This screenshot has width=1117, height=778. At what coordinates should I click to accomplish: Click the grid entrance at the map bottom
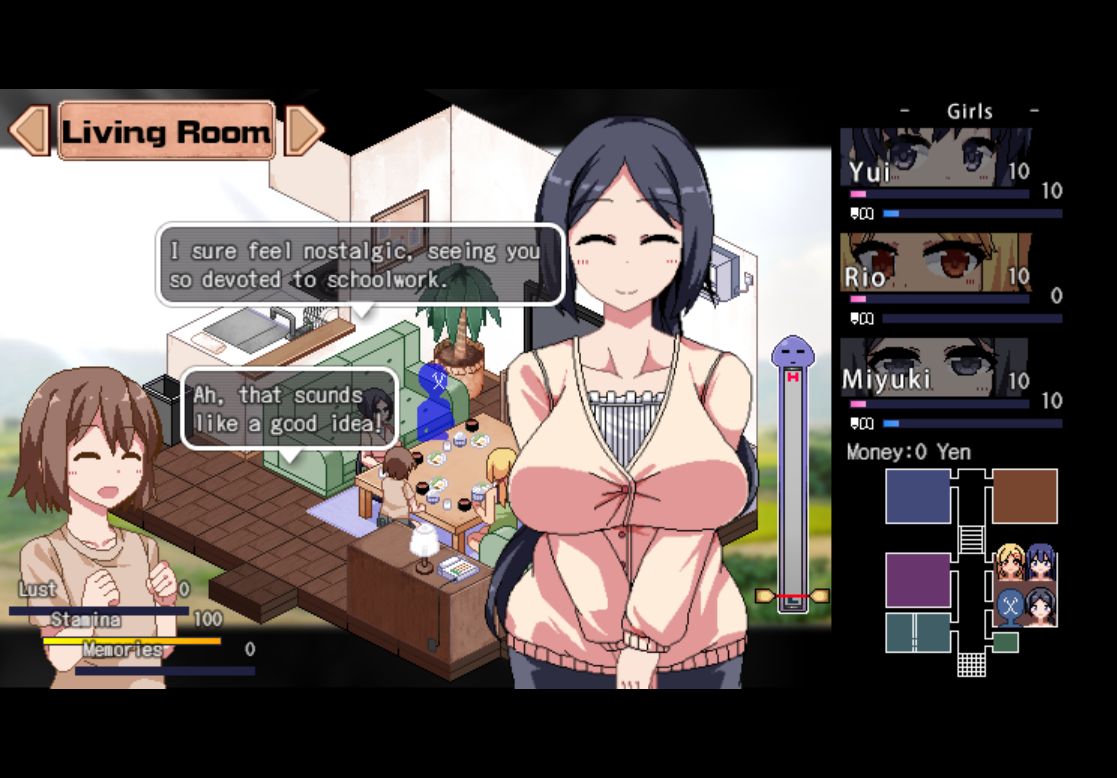[x=971, y=663]
